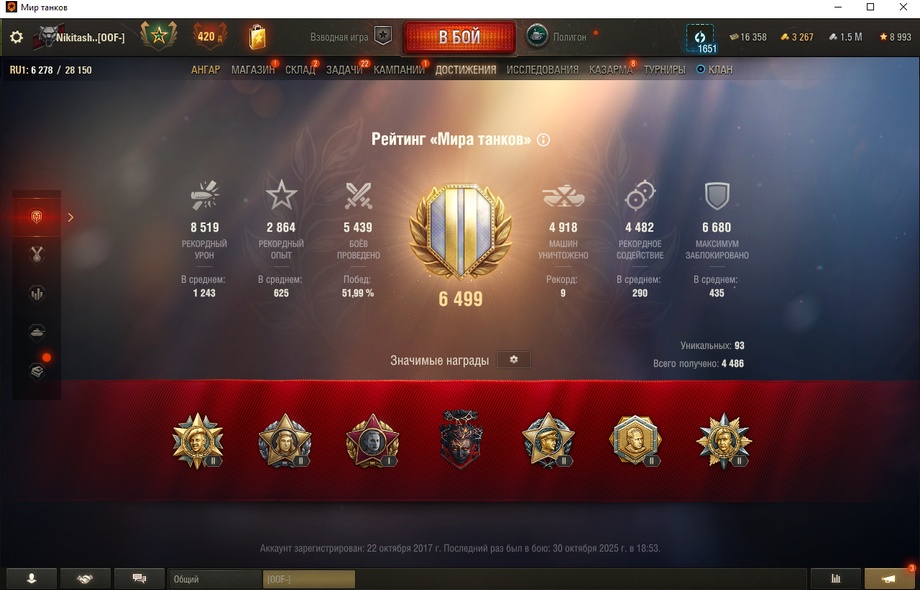
Task: Show the ЗАДАЧИ tab
Action: tap(344, 70)
